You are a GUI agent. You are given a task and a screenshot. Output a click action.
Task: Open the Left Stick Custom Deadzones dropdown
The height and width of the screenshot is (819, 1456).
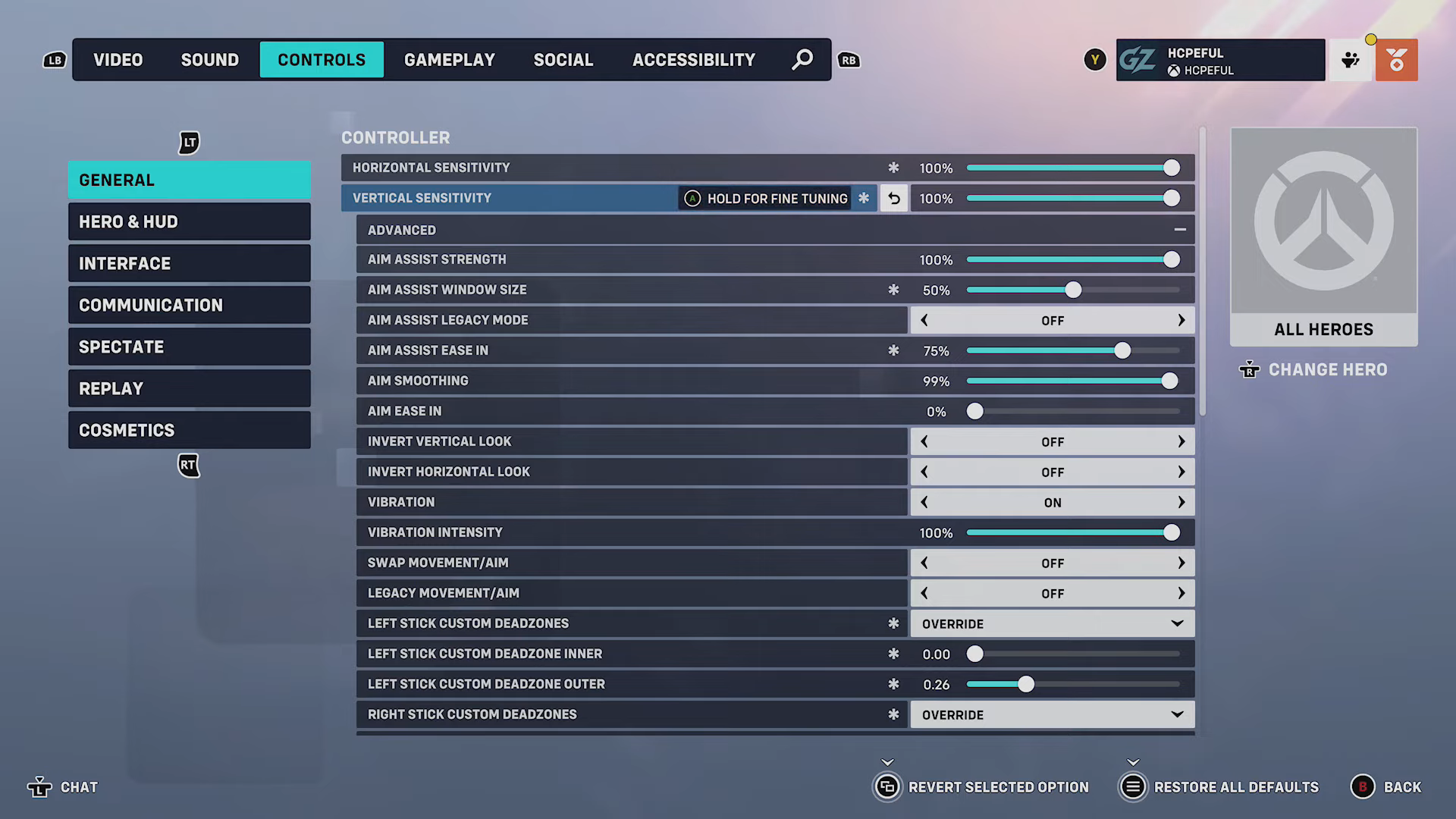(1176, 623)
